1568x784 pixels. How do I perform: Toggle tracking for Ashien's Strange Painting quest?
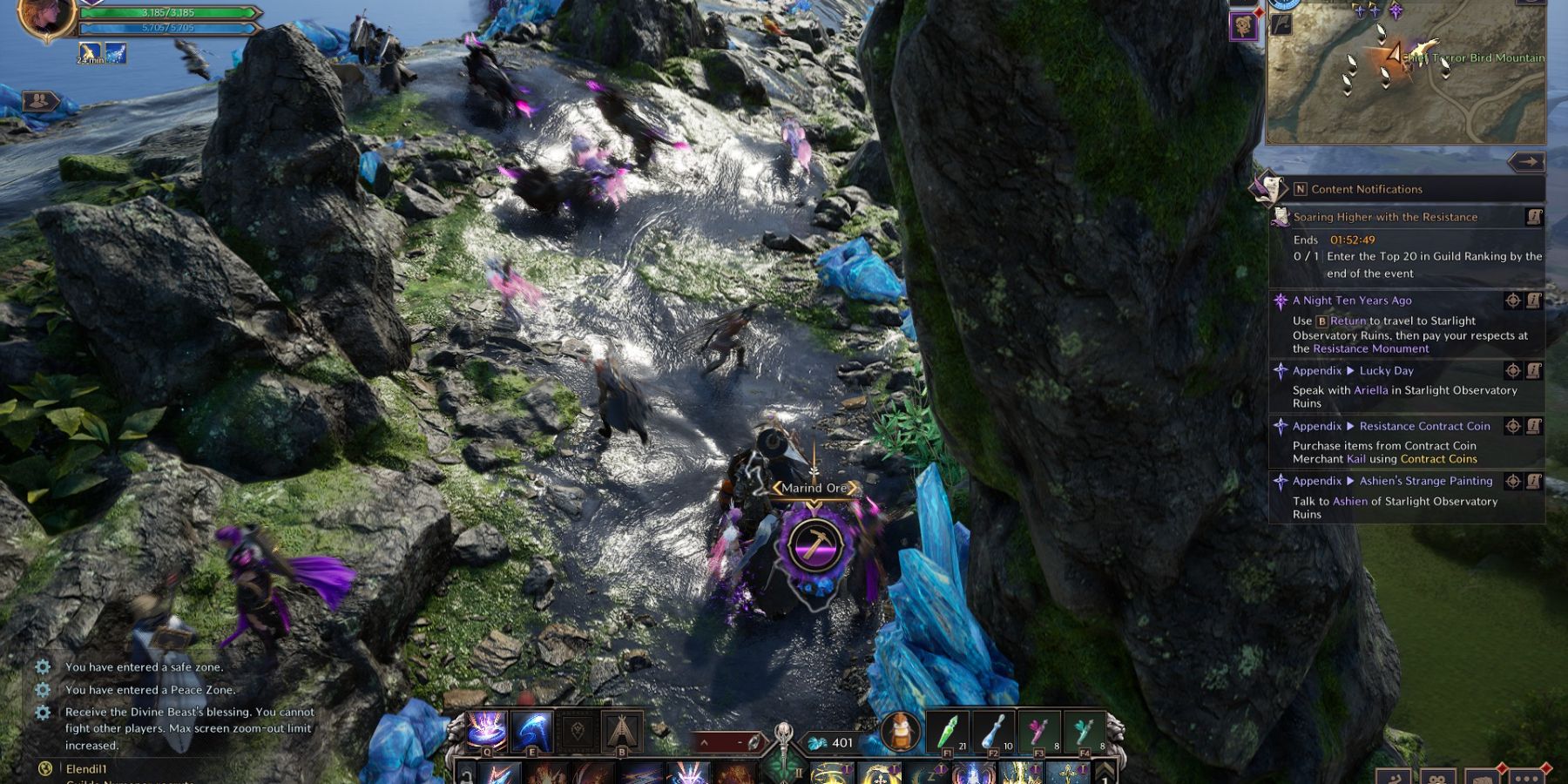(1514, 481)
